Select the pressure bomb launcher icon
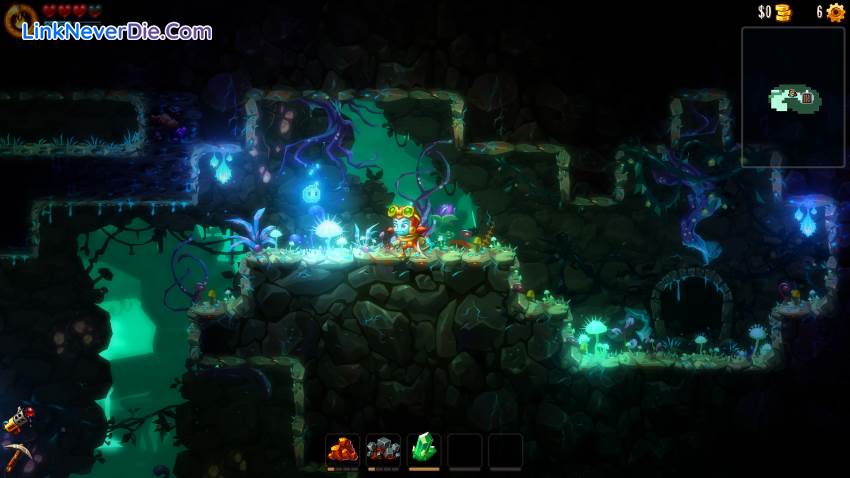 coord(19,420)
